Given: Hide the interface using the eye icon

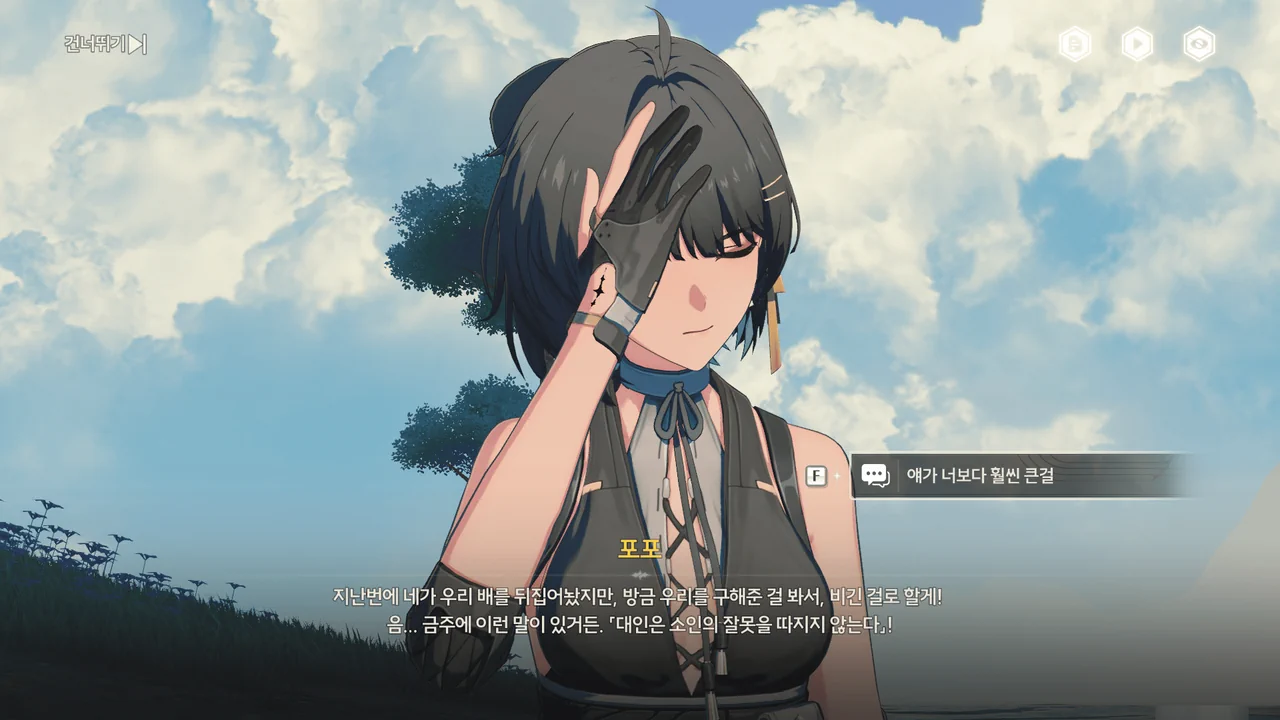Looking at the screenshot, I should point(1199,44).
